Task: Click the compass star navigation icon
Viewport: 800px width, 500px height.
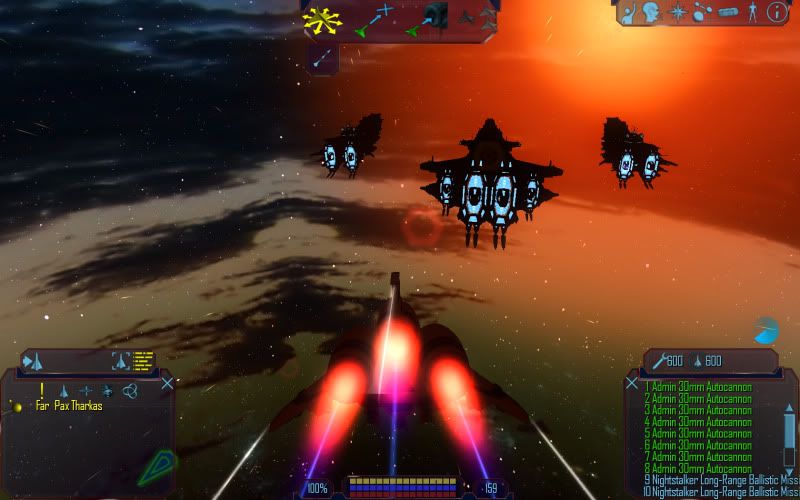Action: 678,12
